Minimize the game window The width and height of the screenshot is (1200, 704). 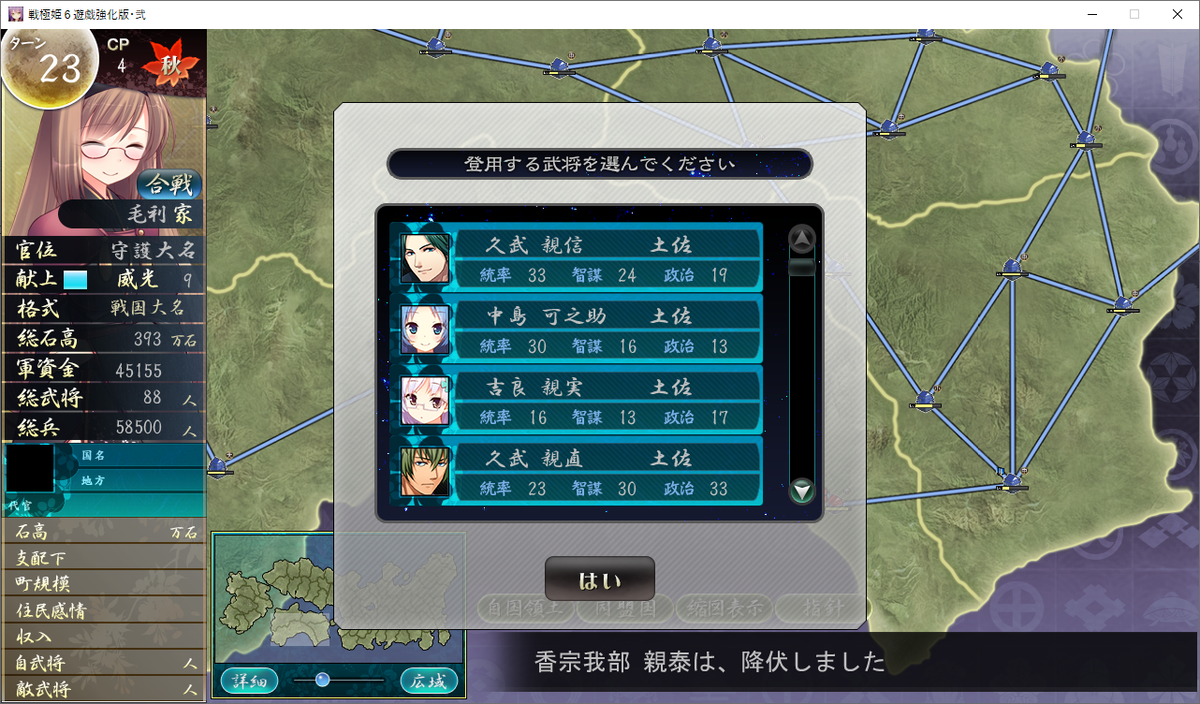tap(1088, 14)
